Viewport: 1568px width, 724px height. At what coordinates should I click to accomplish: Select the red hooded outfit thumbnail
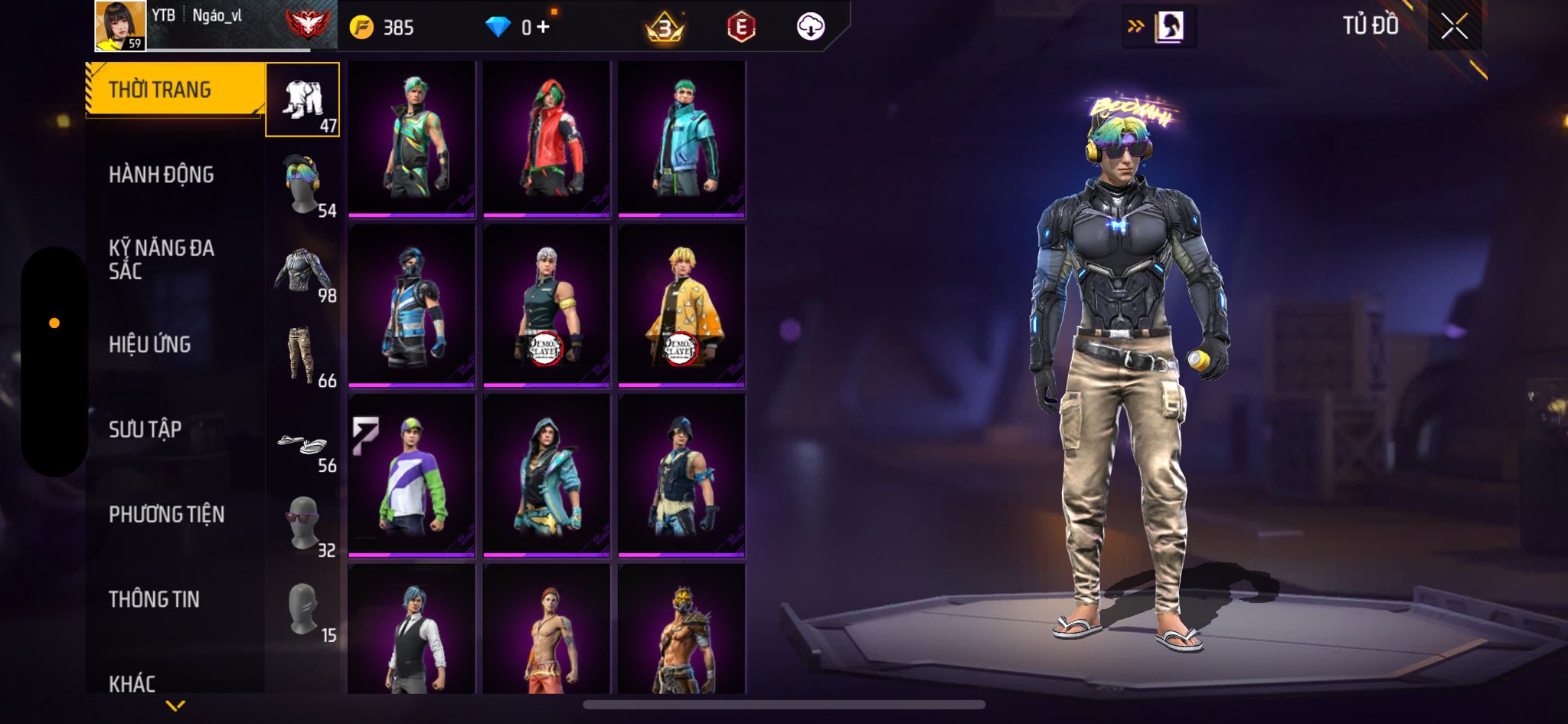[547, 139]
